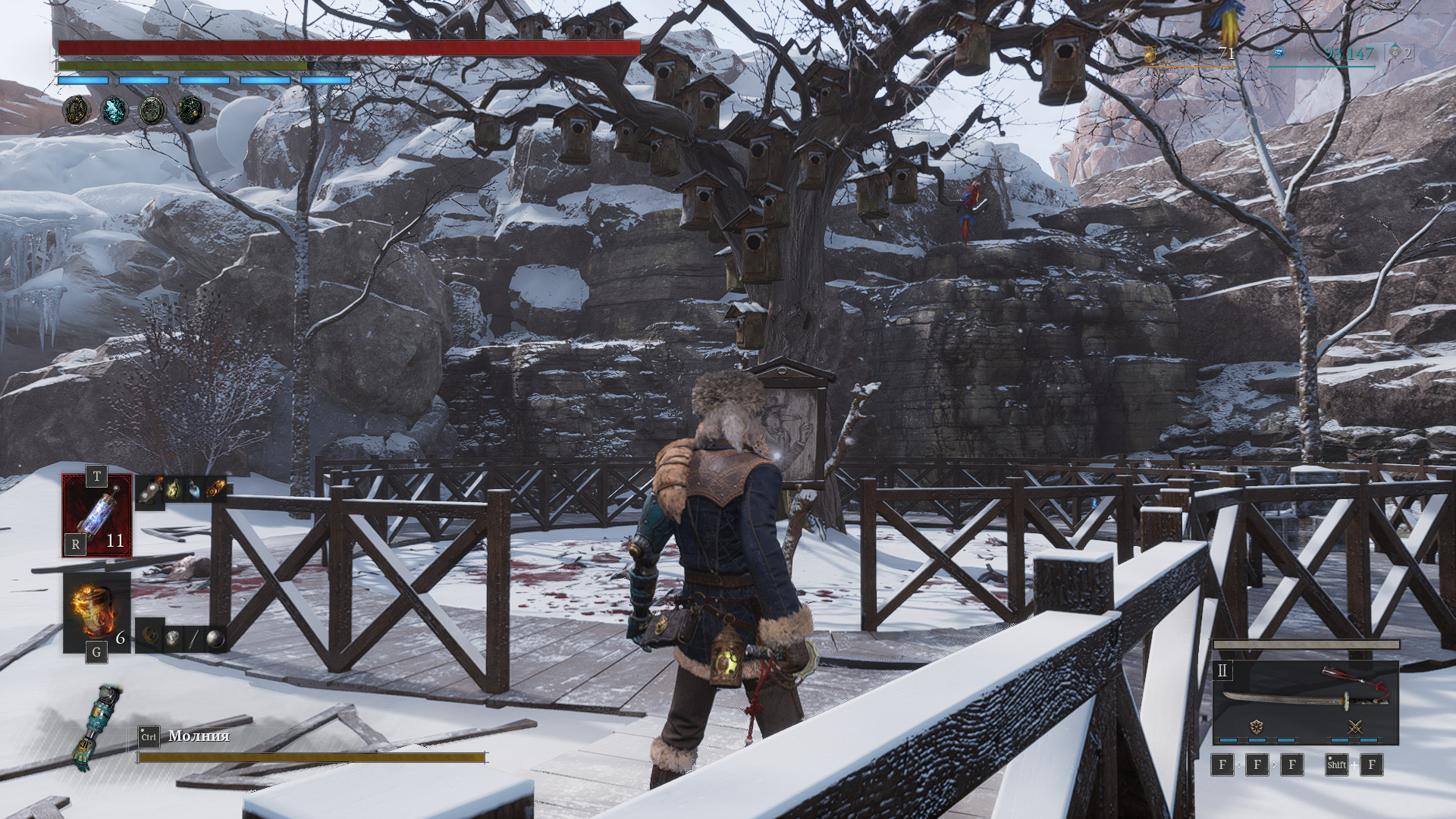Image resolution: width=1456 pixels, height=819 pixels.
Task: Select the lightning scroll item slot
Action: tap(97, 515)
